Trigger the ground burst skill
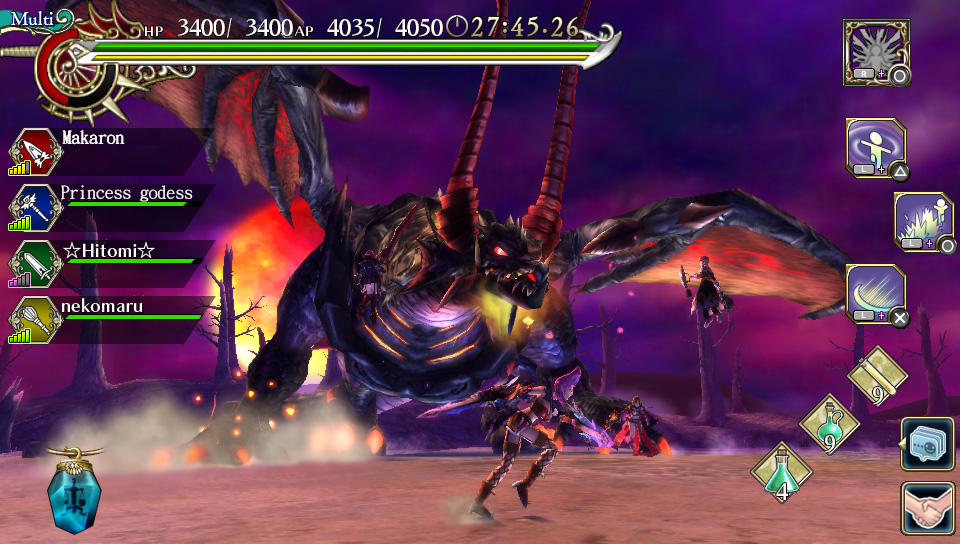This screenshot has height=544, width=960. [x=923, y=221]
